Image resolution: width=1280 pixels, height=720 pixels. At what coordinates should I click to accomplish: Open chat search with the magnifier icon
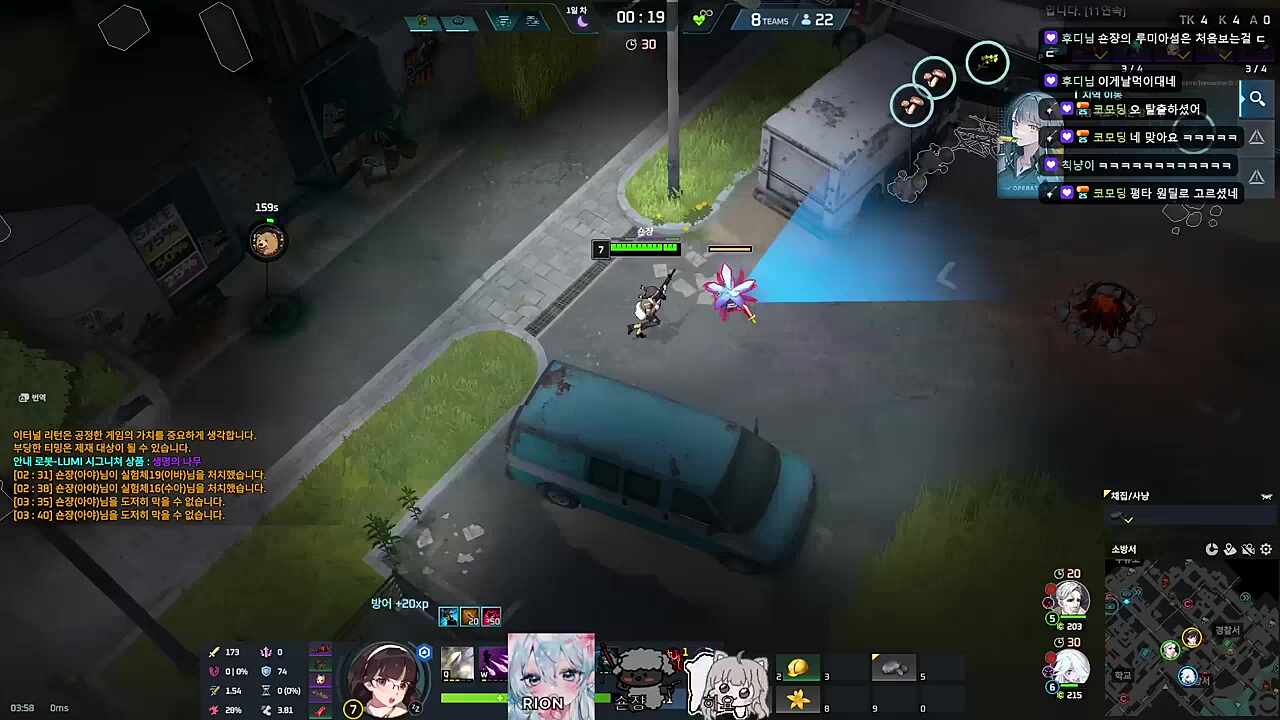pyautogui.click(x=1257, y=98)
